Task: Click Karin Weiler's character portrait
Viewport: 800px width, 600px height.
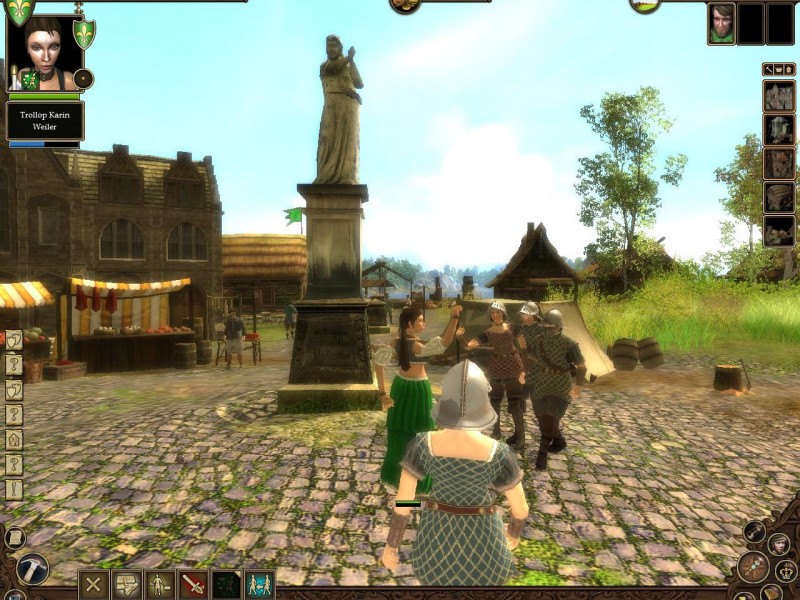Action: [x=43, y=52]
